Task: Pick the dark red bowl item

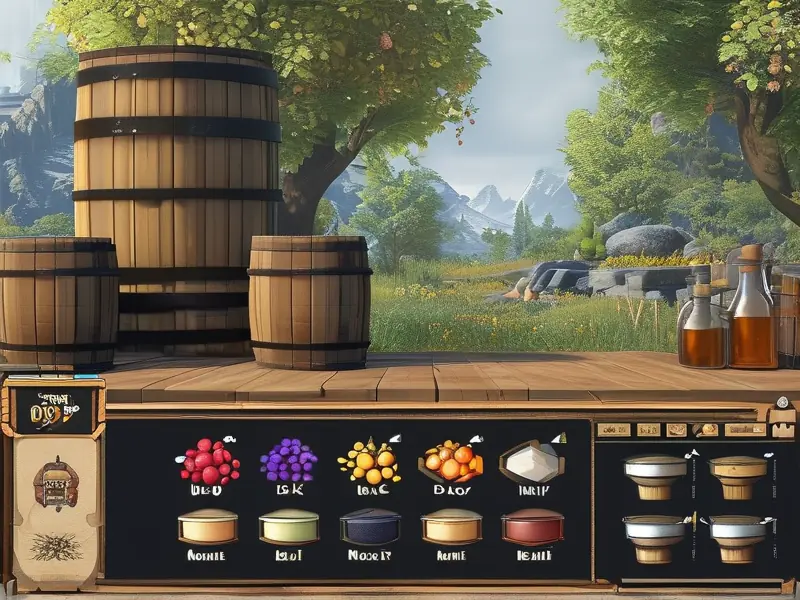Action: coord(532,526)
